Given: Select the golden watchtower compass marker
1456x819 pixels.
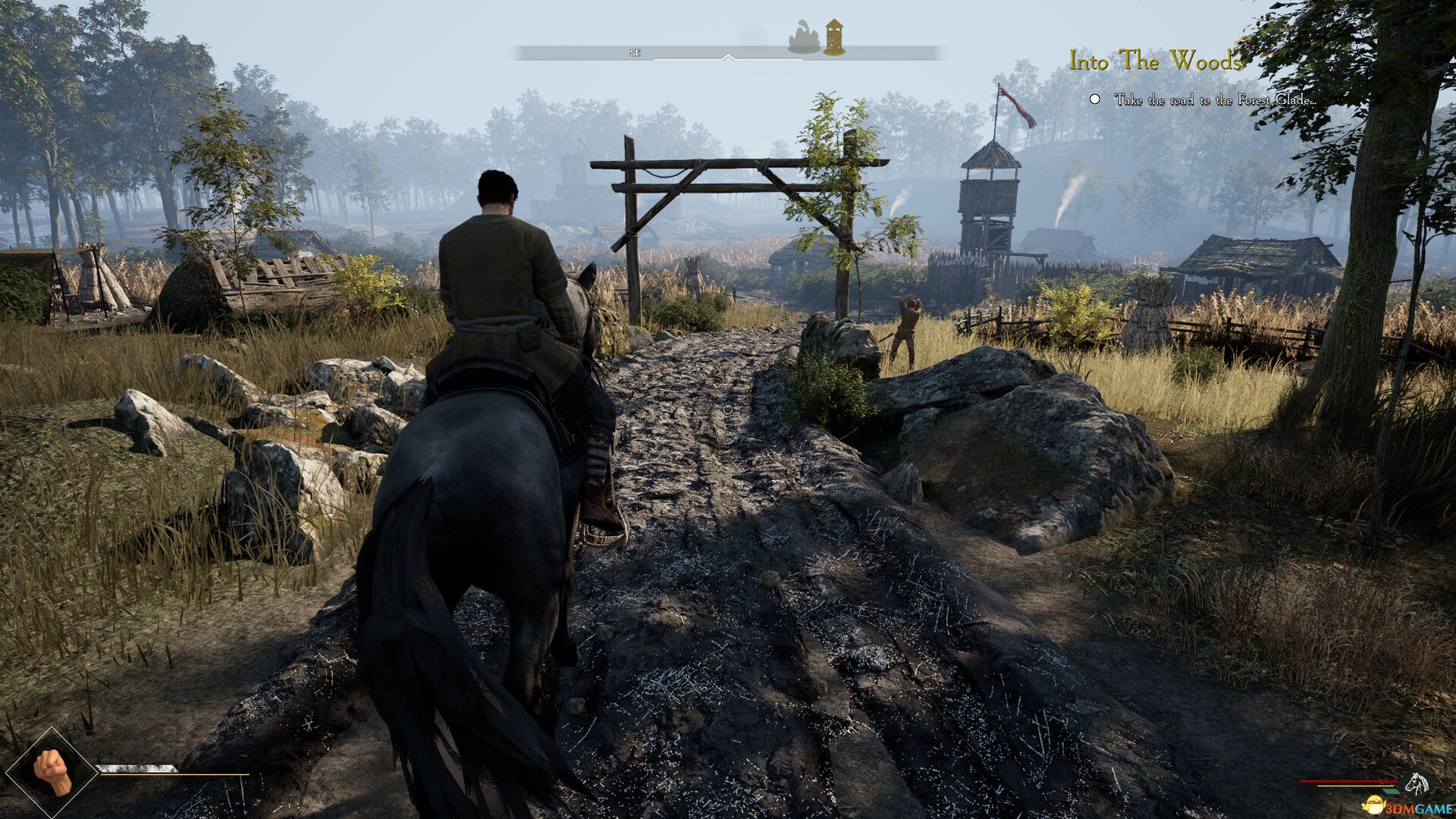Looking at the screenshot, I should [x=834, y=37].
